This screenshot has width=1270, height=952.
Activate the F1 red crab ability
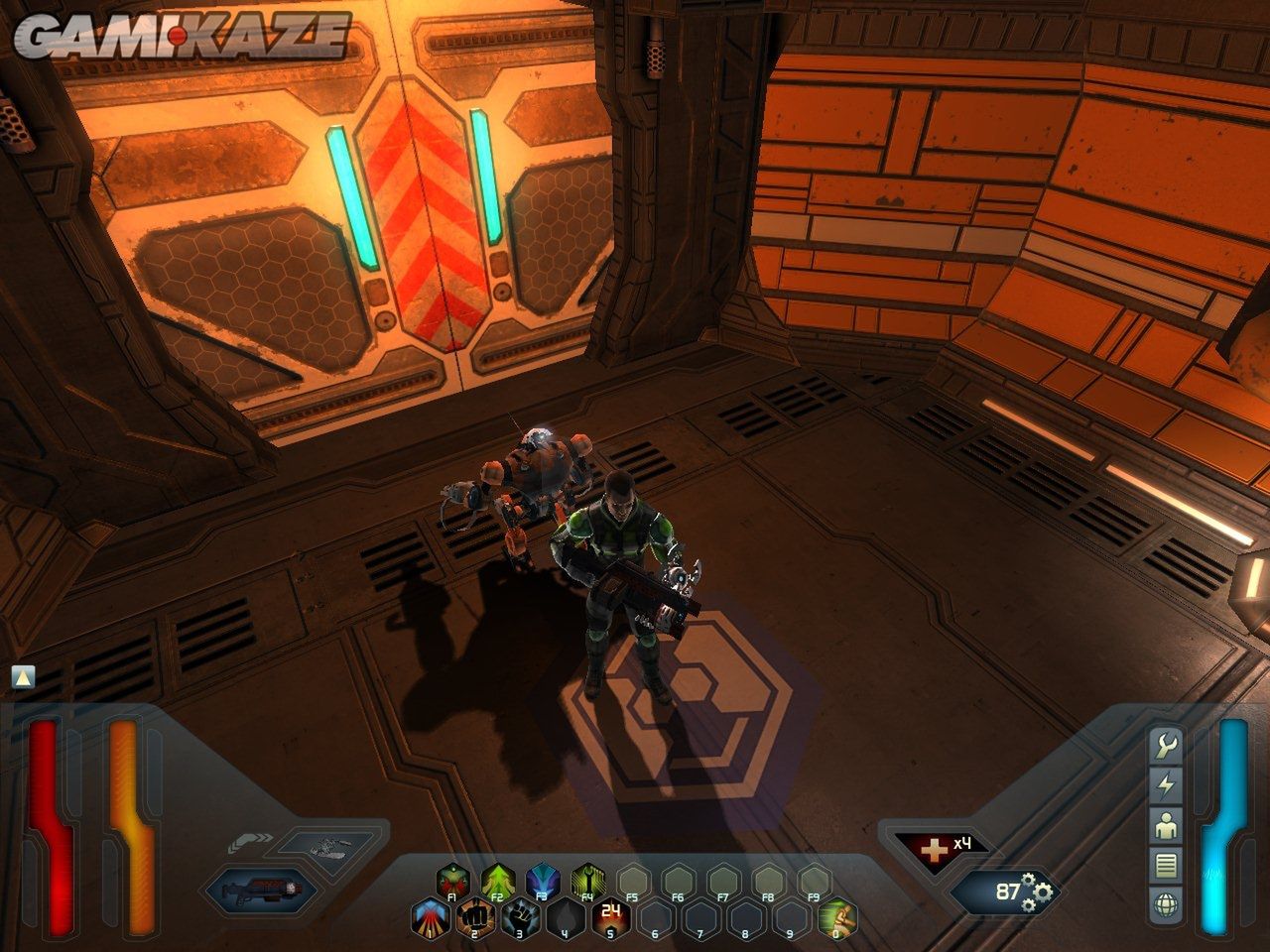tap(452, 879)
